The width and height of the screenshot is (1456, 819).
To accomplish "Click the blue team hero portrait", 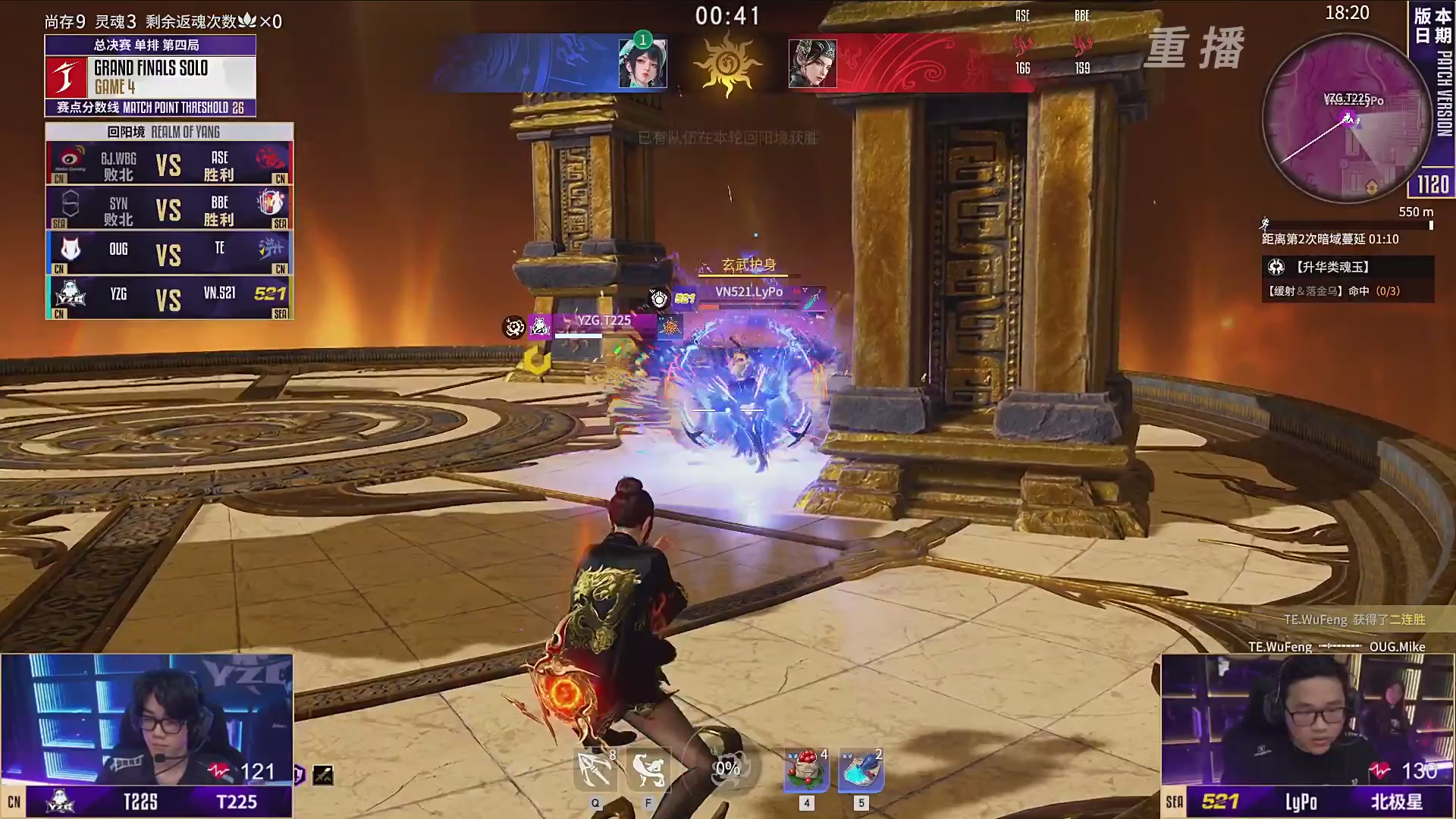I will [x=642, y=64].
